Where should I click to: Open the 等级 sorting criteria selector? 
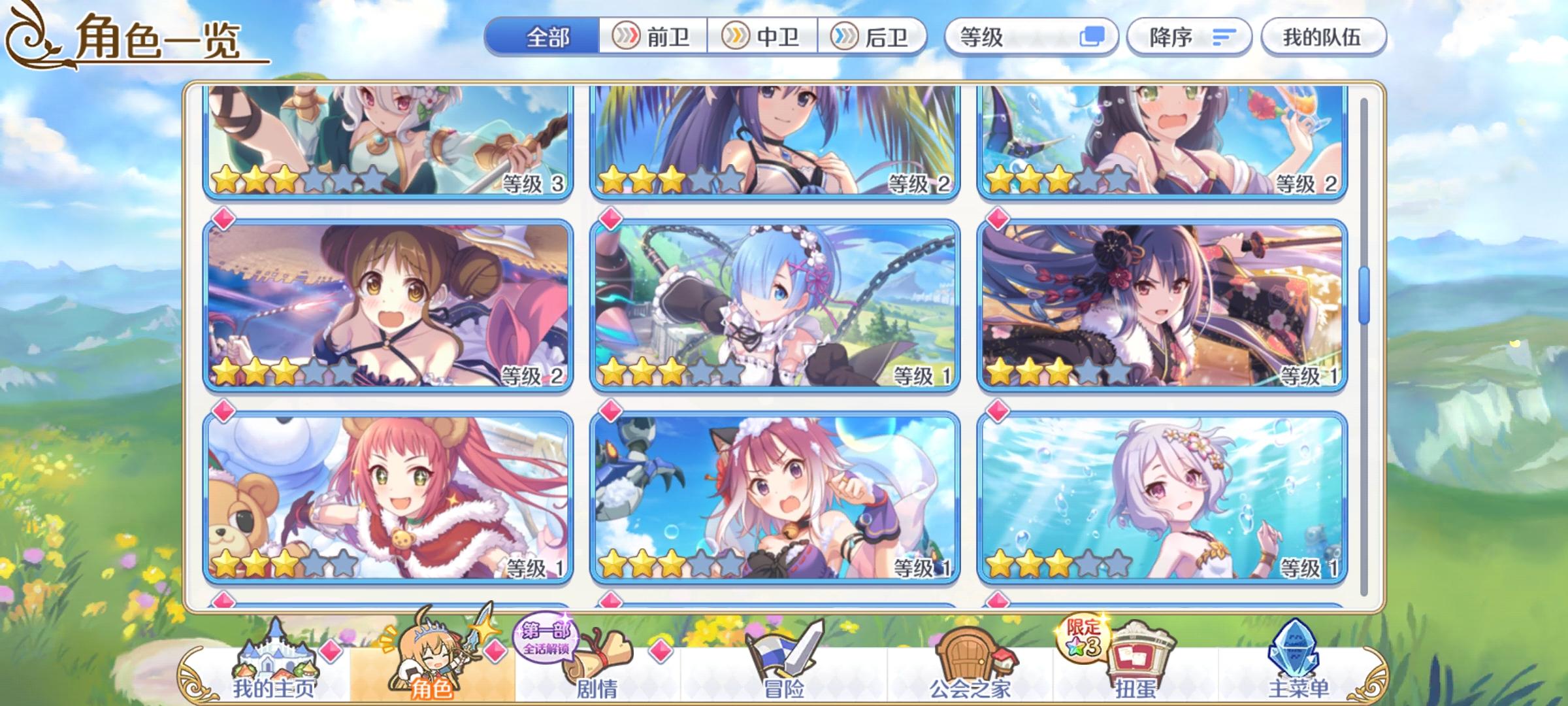click(x=1032, y=37)
